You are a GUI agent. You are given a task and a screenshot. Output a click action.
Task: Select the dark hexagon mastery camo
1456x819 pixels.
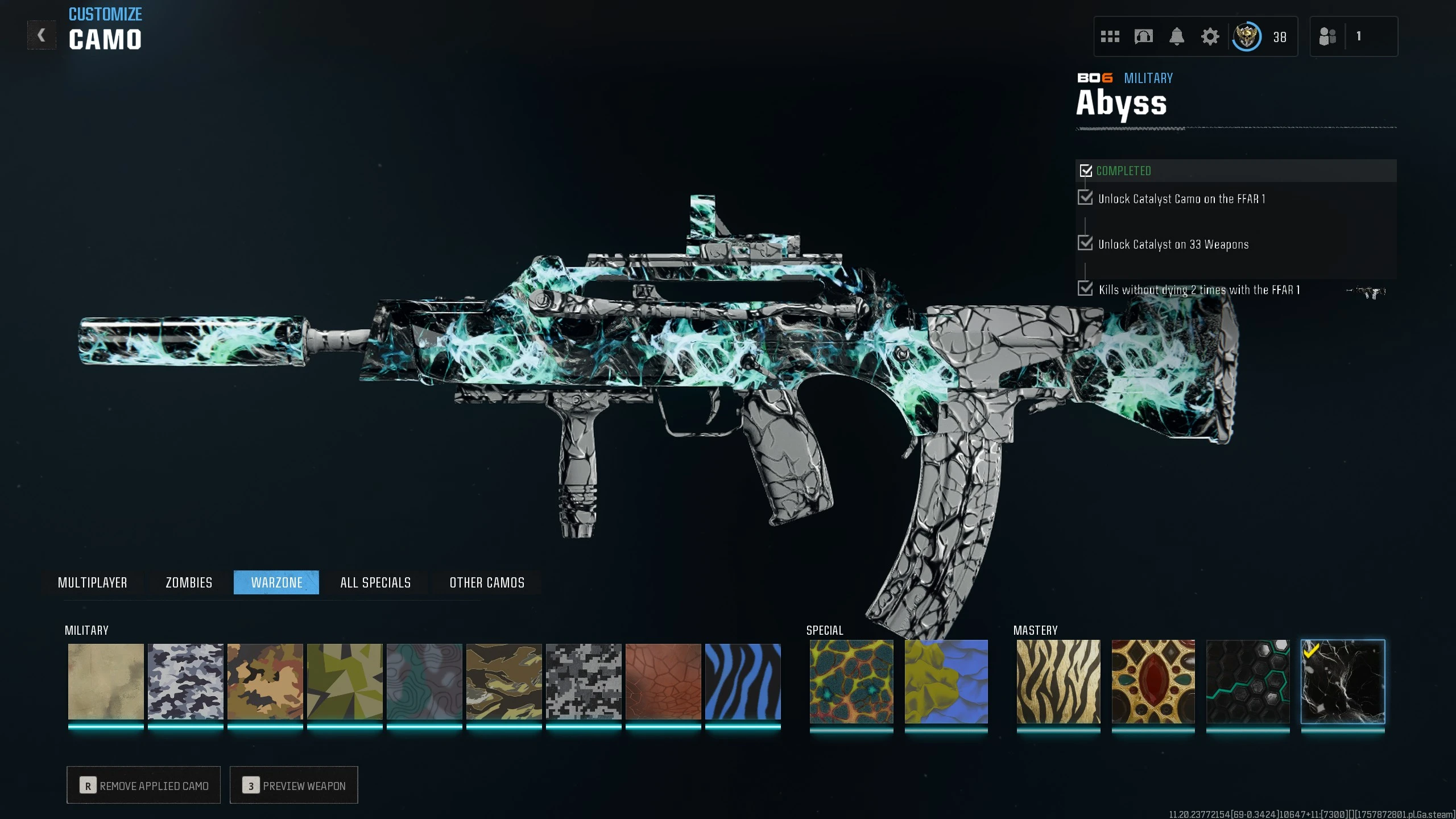(x=1248, y=681)
